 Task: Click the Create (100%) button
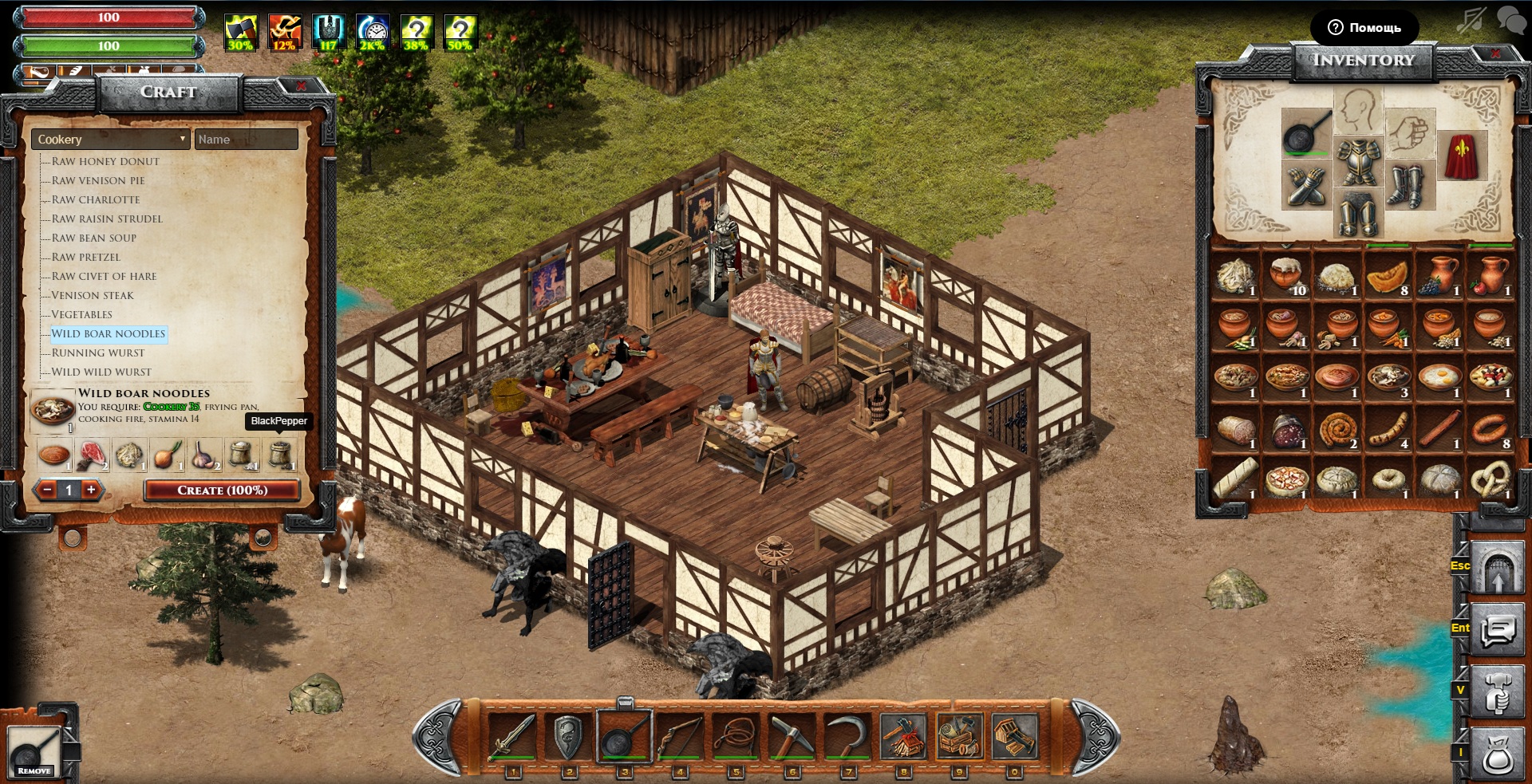222,490
